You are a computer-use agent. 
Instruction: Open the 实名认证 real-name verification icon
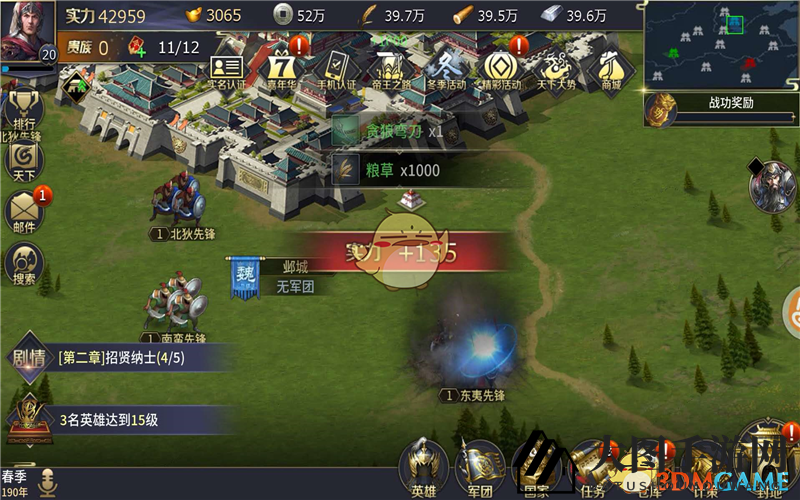pos(227,69)
